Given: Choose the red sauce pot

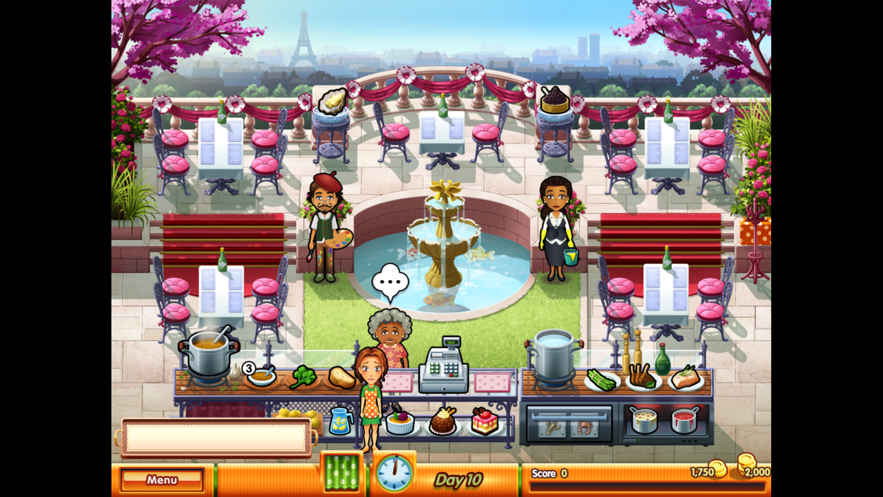Looking at the screenshot, I should [685, 419].
